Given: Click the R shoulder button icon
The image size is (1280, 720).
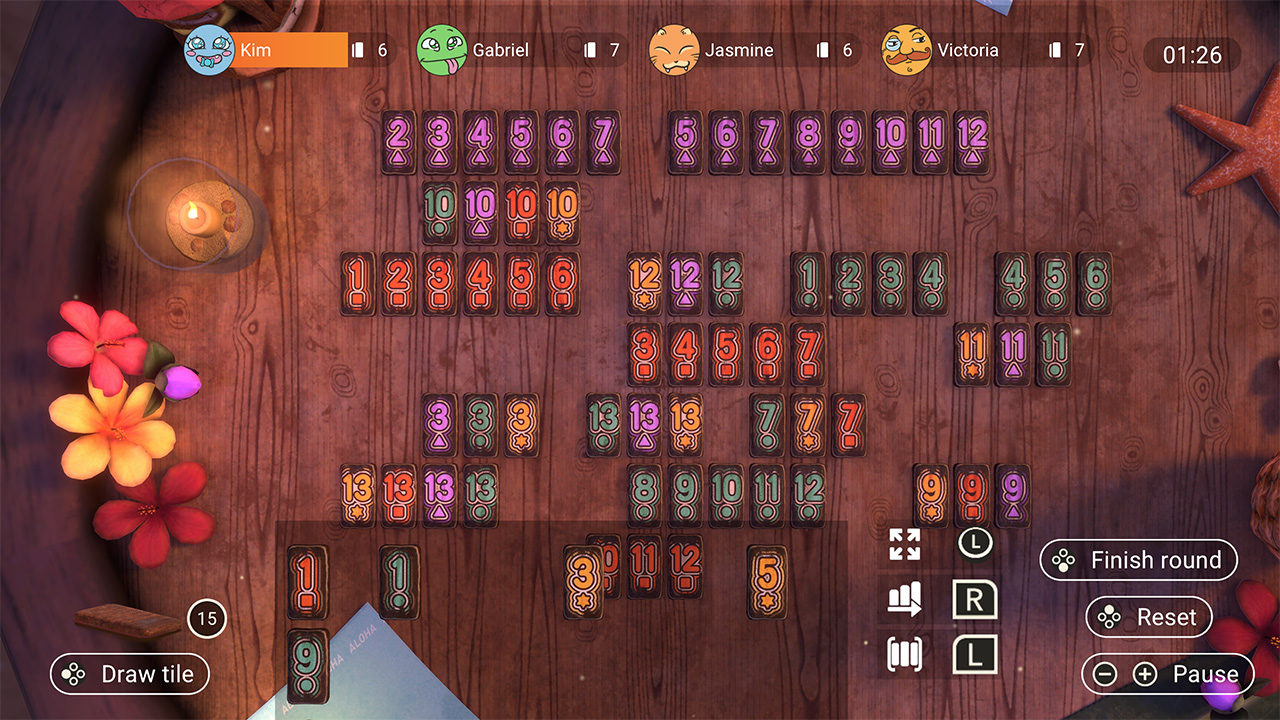Looking at the screenshot, I should click(975, 600).
